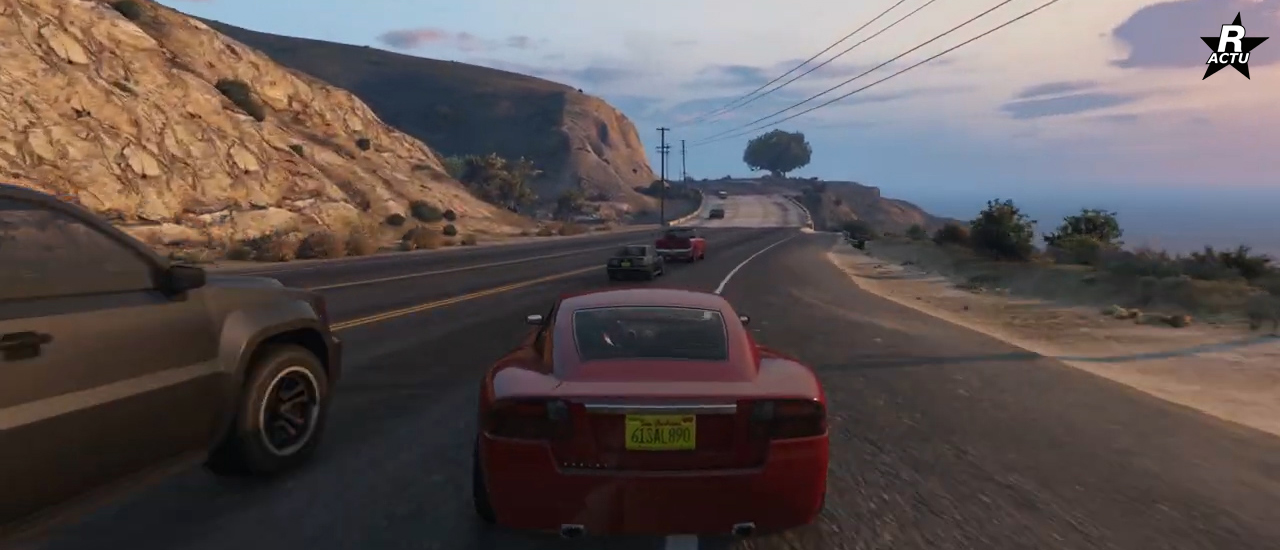Image resolution: width=1280 pixels, height=550 pixels.
Task: Click the R ACTU star logo watermark
Action: (x=1233, y=47)
